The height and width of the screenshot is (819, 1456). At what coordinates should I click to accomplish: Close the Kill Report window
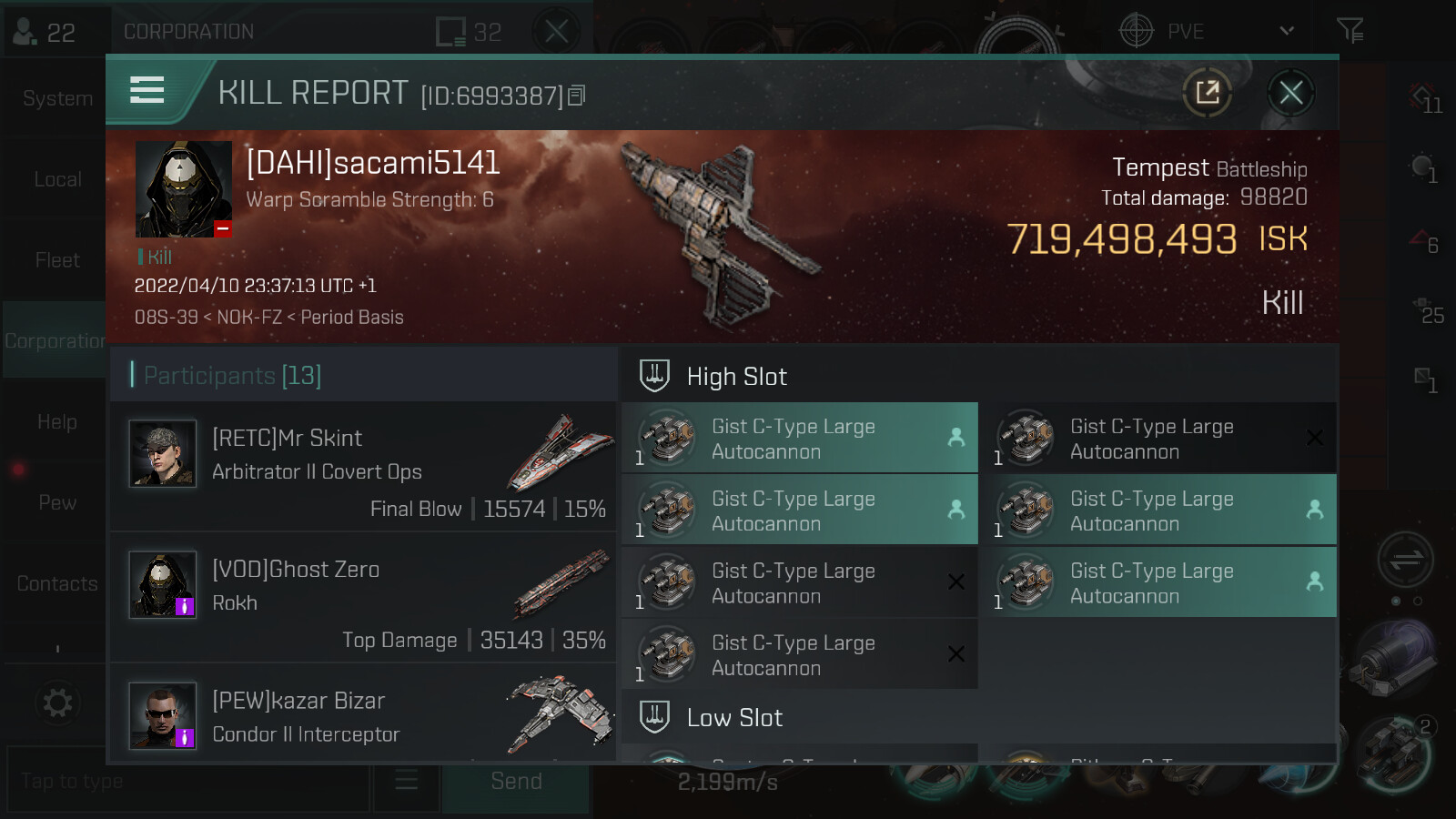click(x=1290, y=93)
